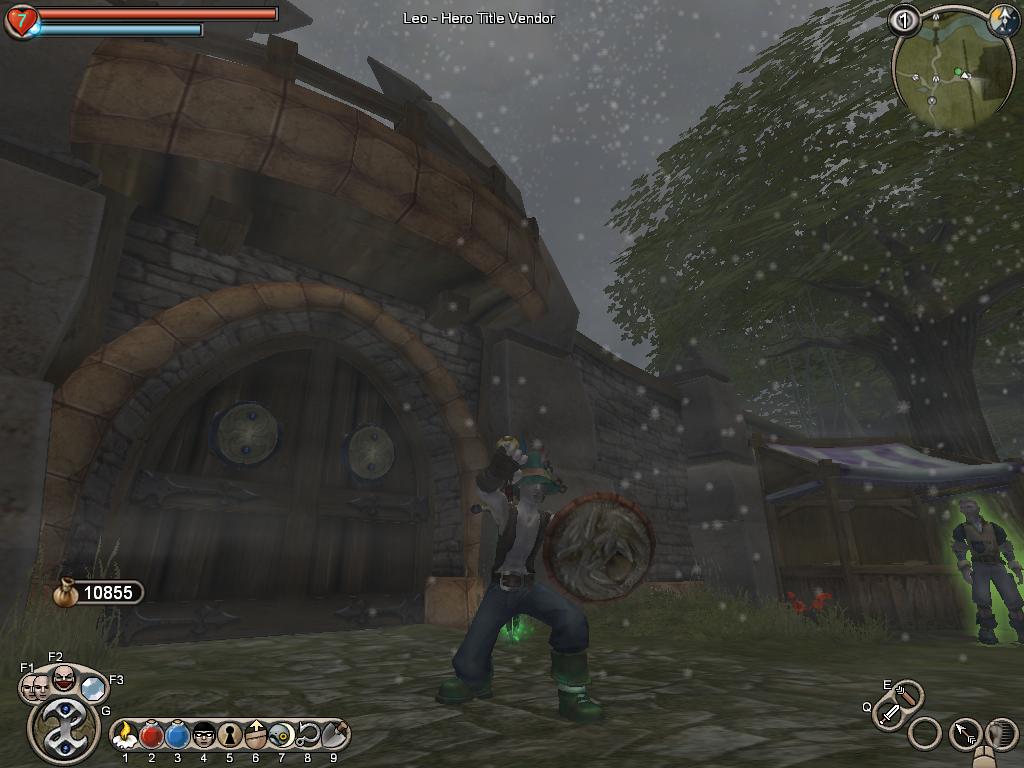Select the white diamond gem icon
Screen dimensions: 1024x768
coord(93,687)
